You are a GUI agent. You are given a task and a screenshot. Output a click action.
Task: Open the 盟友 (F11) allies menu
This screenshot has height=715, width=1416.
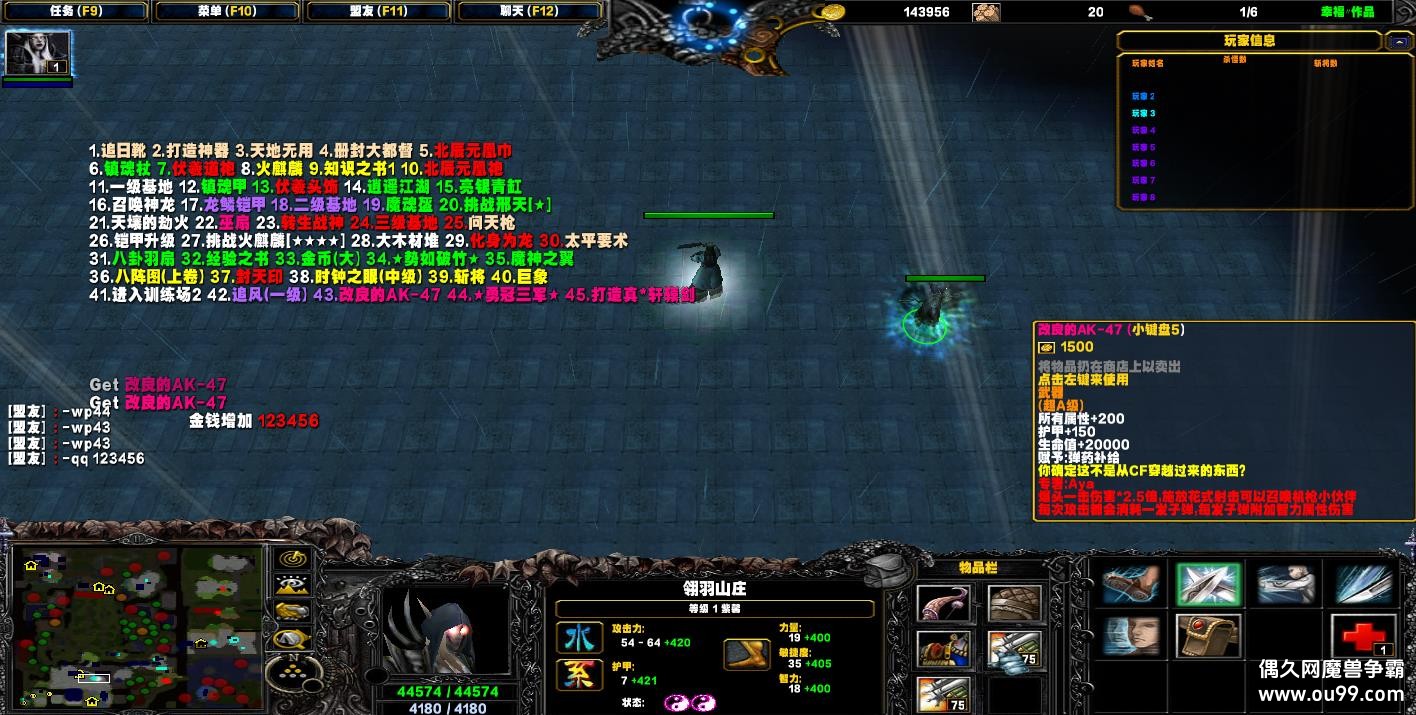click(380, 12)
